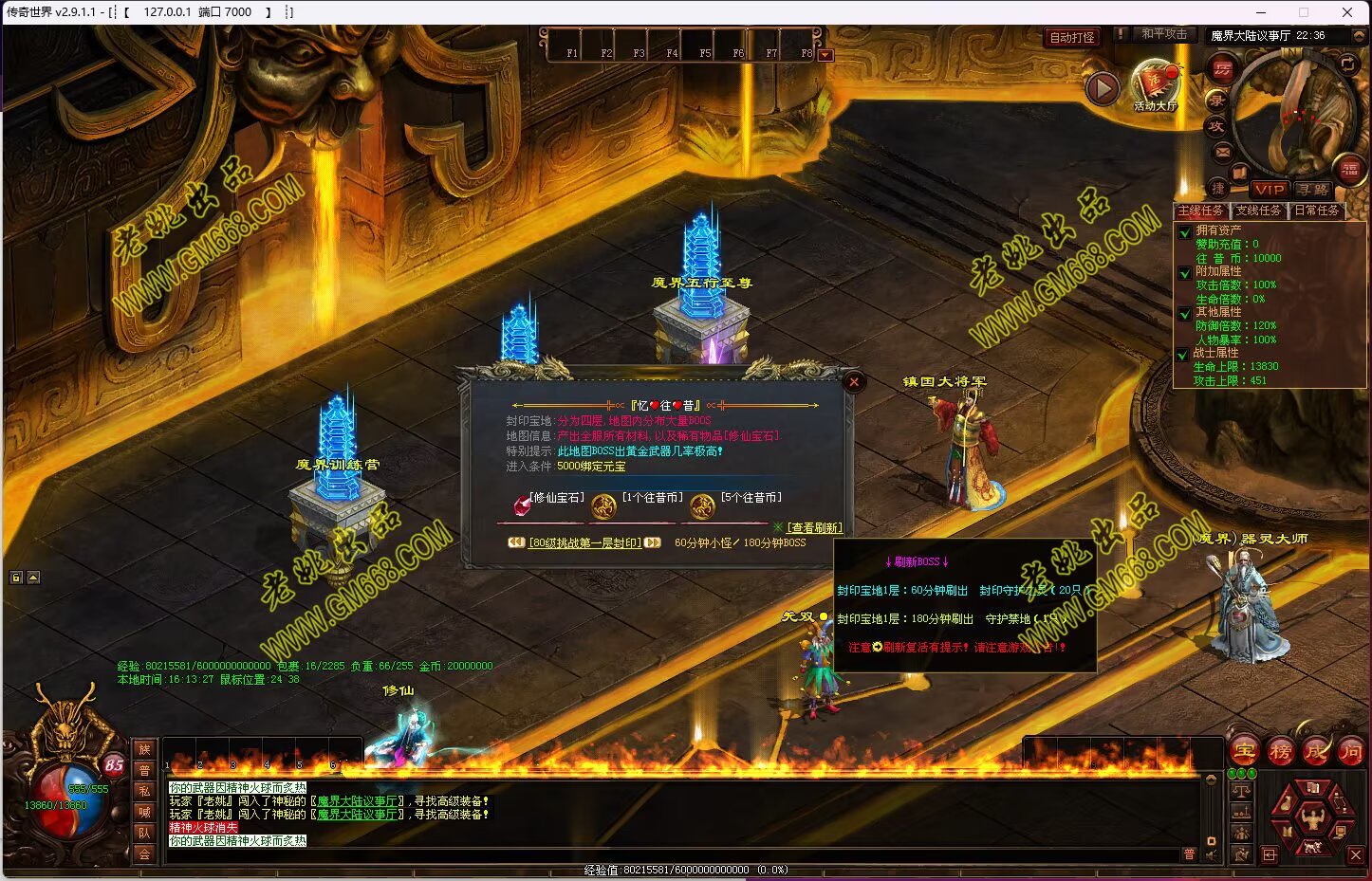Open the VIP panel

(1269, 189)
